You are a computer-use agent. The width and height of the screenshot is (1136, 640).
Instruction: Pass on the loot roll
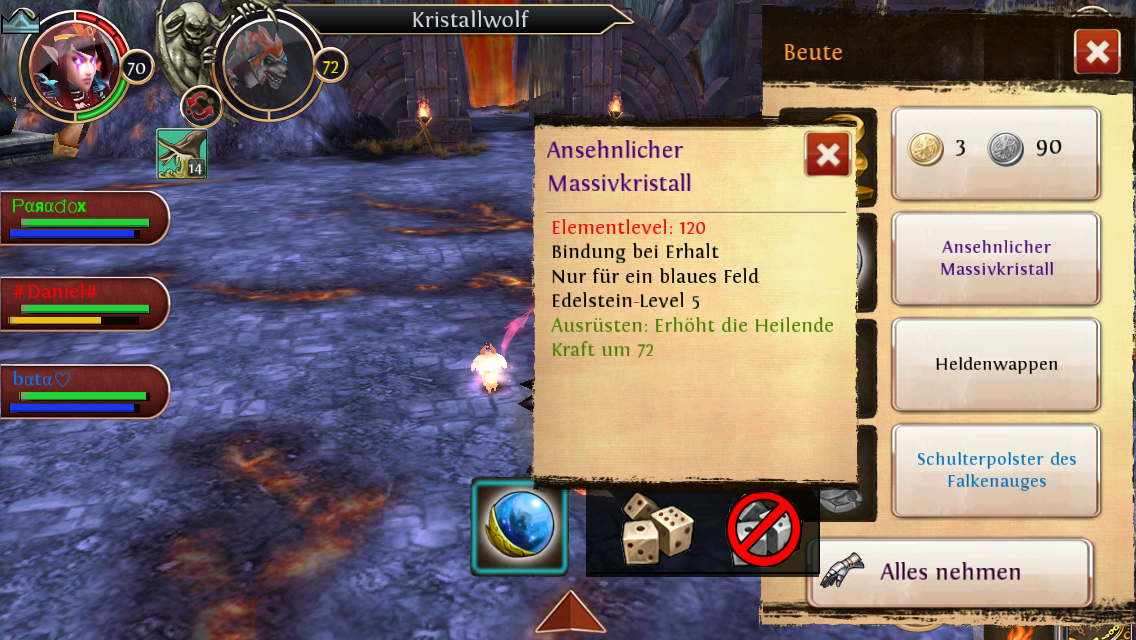(x=763, y=529)
